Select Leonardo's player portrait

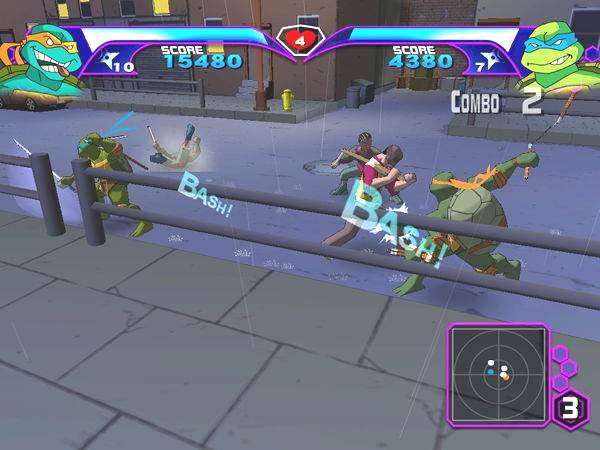(555, 58)
